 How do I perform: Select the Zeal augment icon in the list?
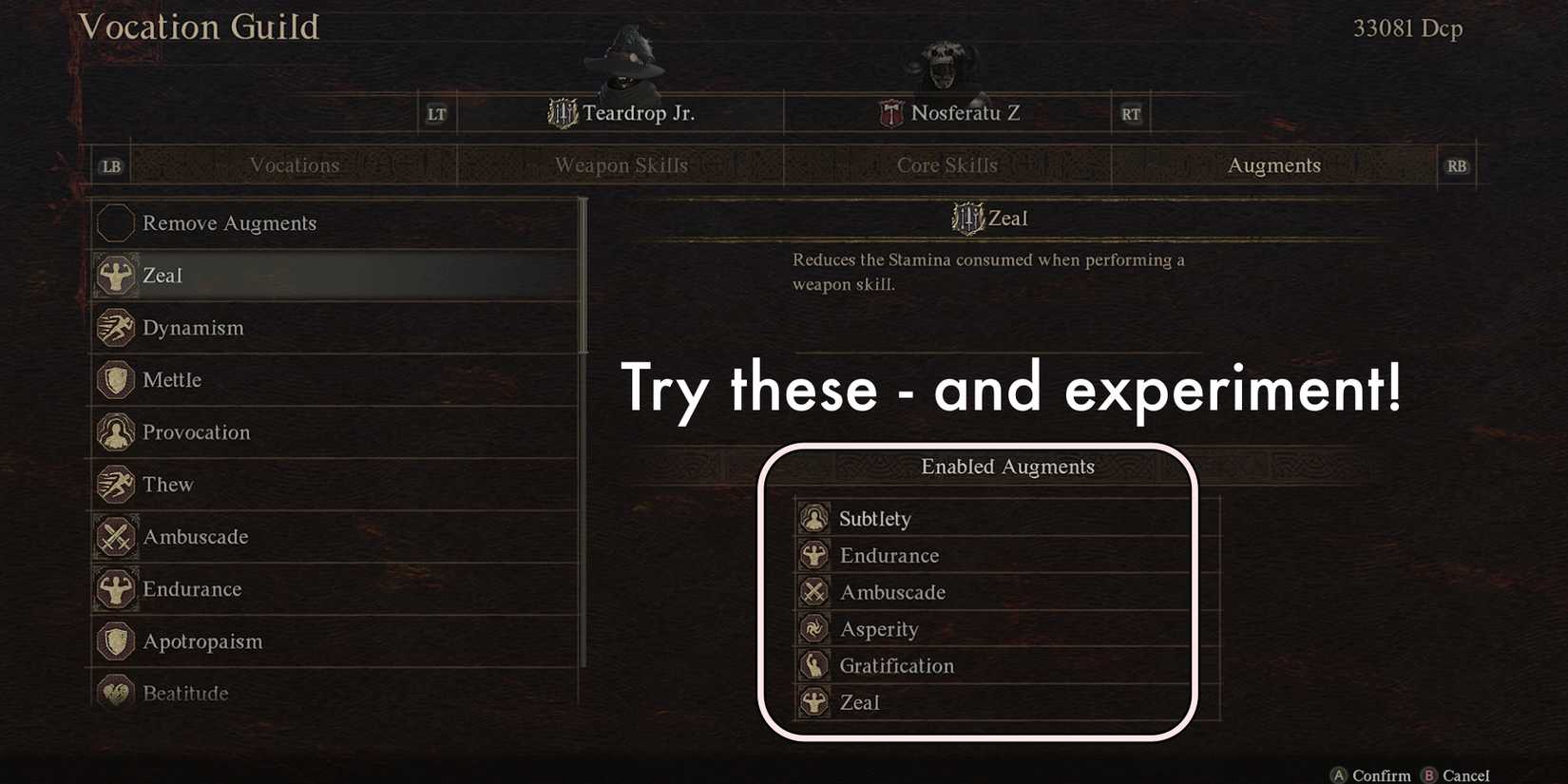(115, 275)
